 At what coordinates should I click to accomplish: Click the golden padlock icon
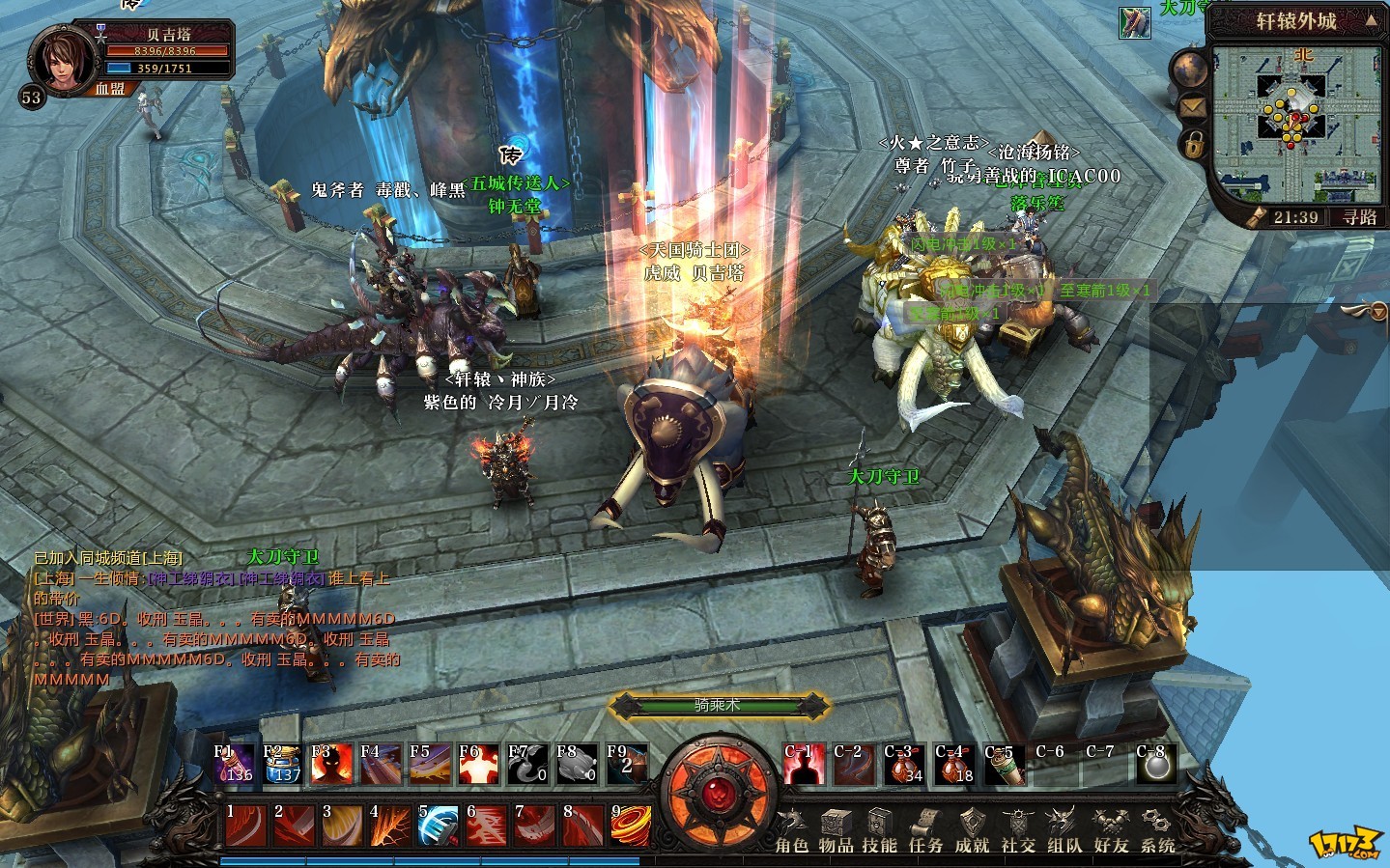point(1193,145)
